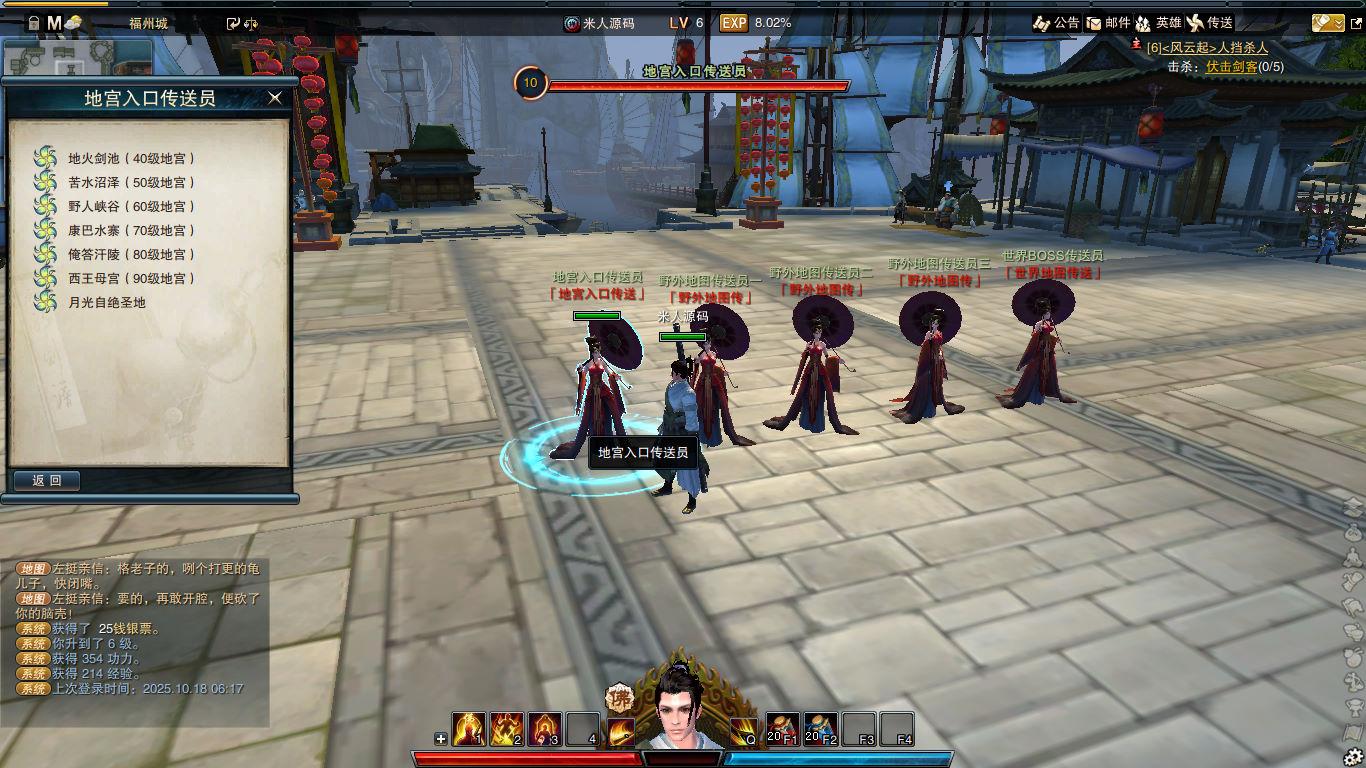Activate the skill in hotbar slot 1
This screenshot has width=1366, height=768.
coord(469,729)
